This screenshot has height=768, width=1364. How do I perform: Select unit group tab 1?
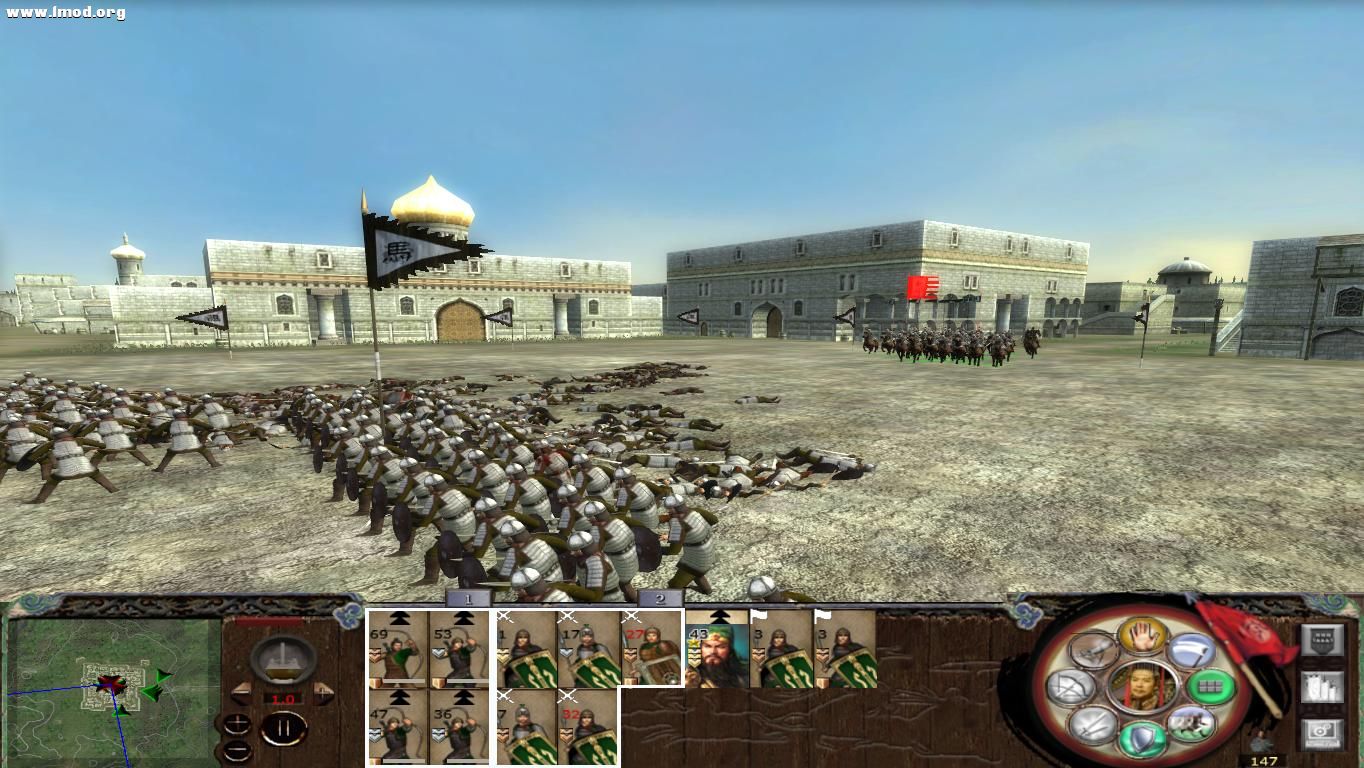(x=466, y=598)
